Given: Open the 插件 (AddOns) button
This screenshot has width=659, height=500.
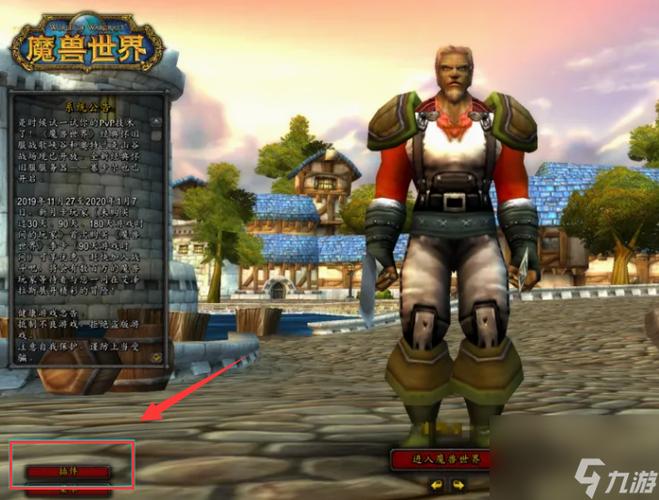Looking at the screenshot, I should (68, 470).
